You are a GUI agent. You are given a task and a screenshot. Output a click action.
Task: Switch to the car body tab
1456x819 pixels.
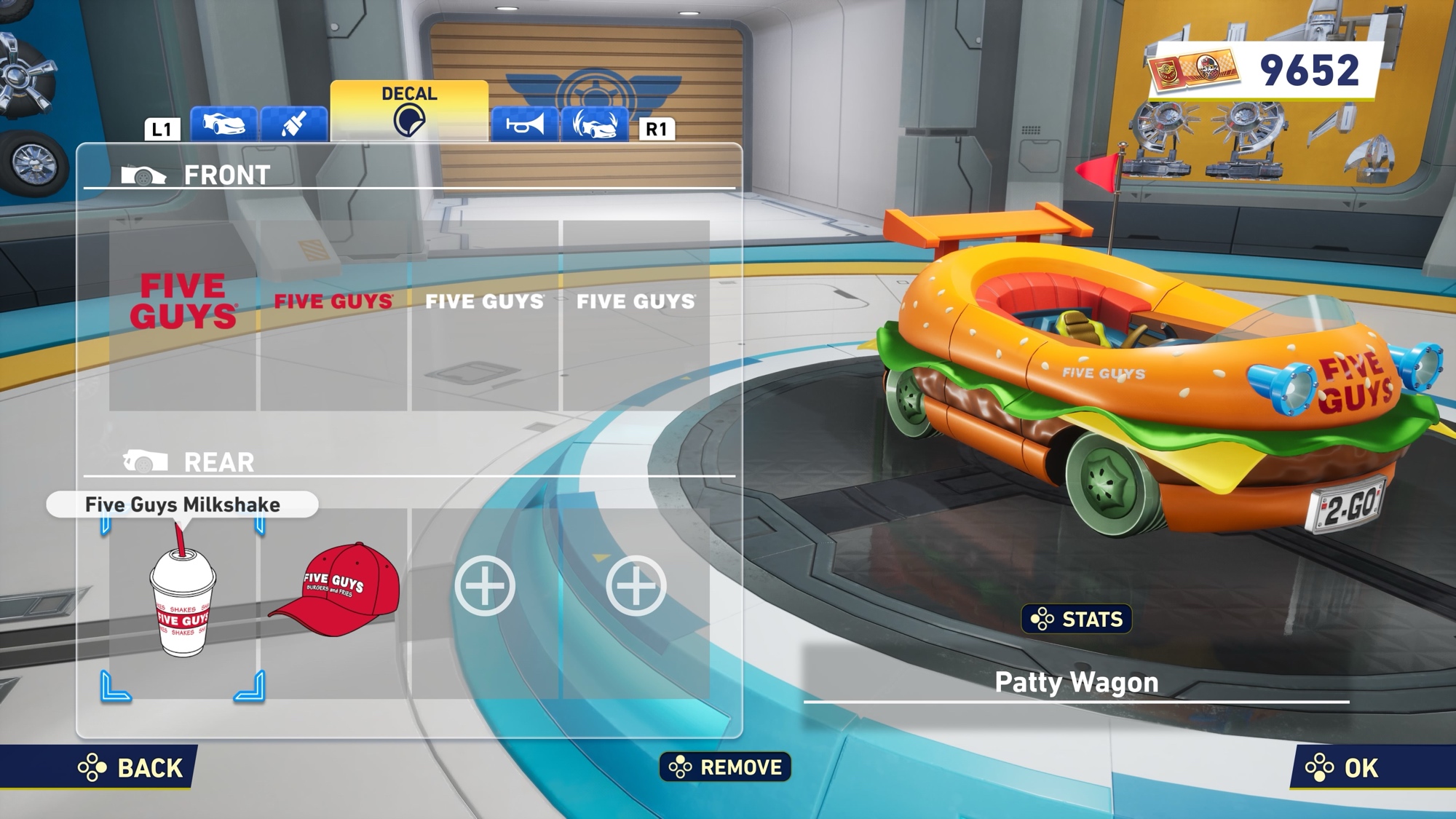click(223, 124)
